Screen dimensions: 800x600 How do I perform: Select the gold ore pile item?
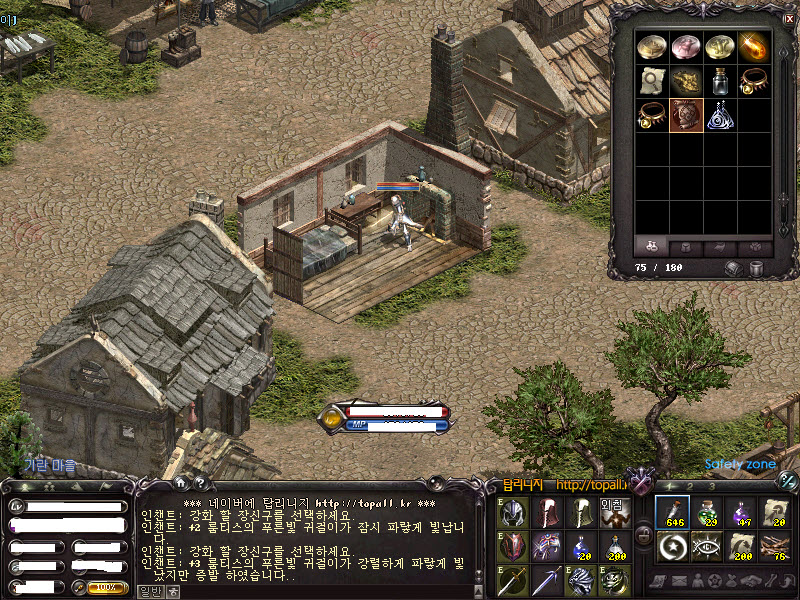(x=685, y=81)
